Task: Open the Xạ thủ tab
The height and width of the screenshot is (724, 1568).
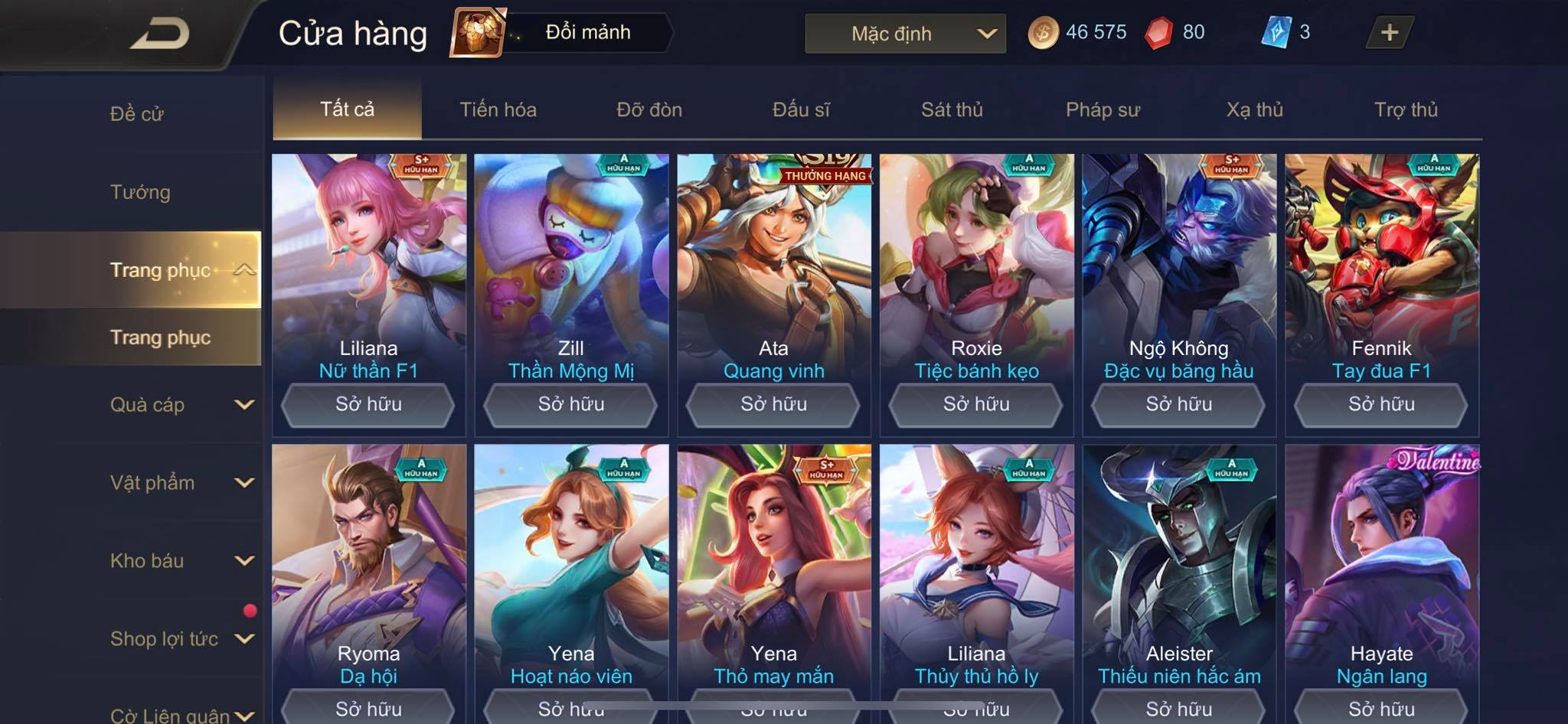Action: pos(1254,109)
